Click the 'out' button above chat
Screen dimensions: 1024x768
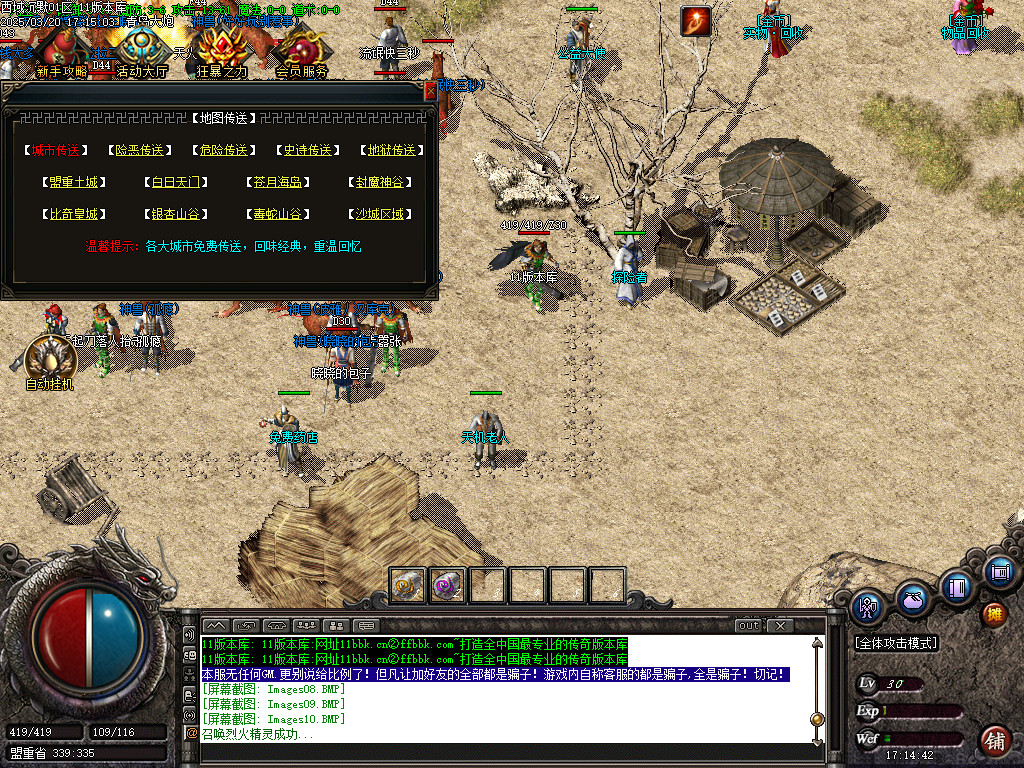pyautogui.click(x=748, y=626)
